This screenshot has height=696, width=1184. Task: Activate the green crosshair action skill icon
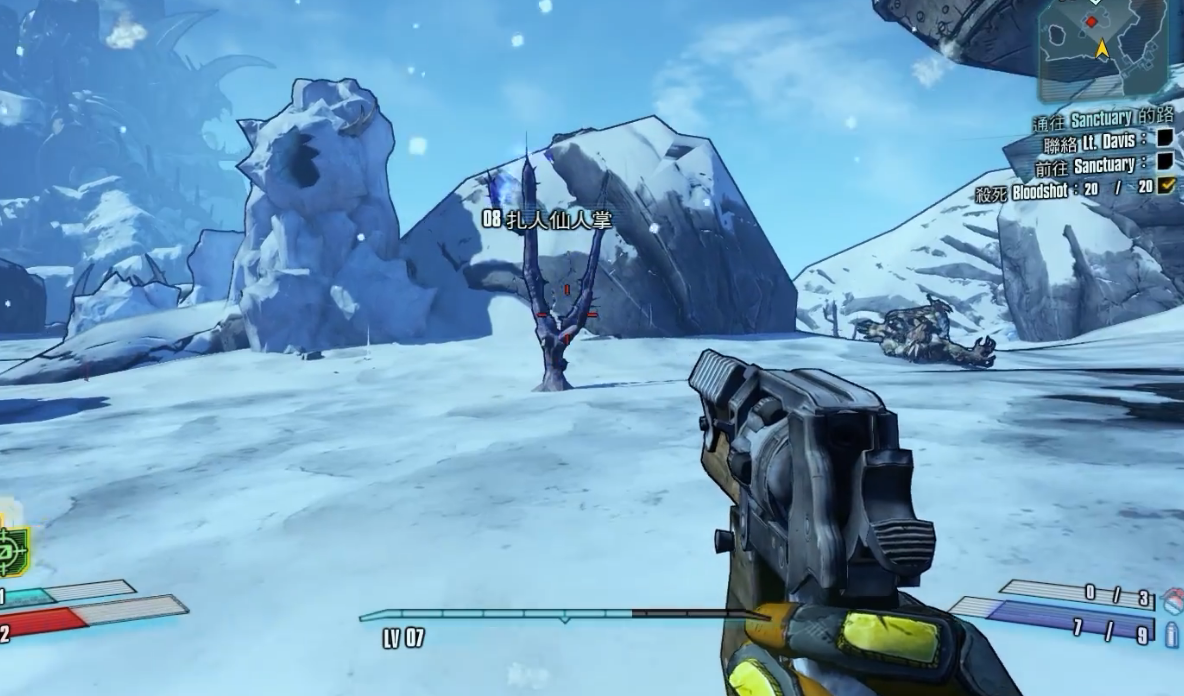pyautogui.click(x=12, y=549)
